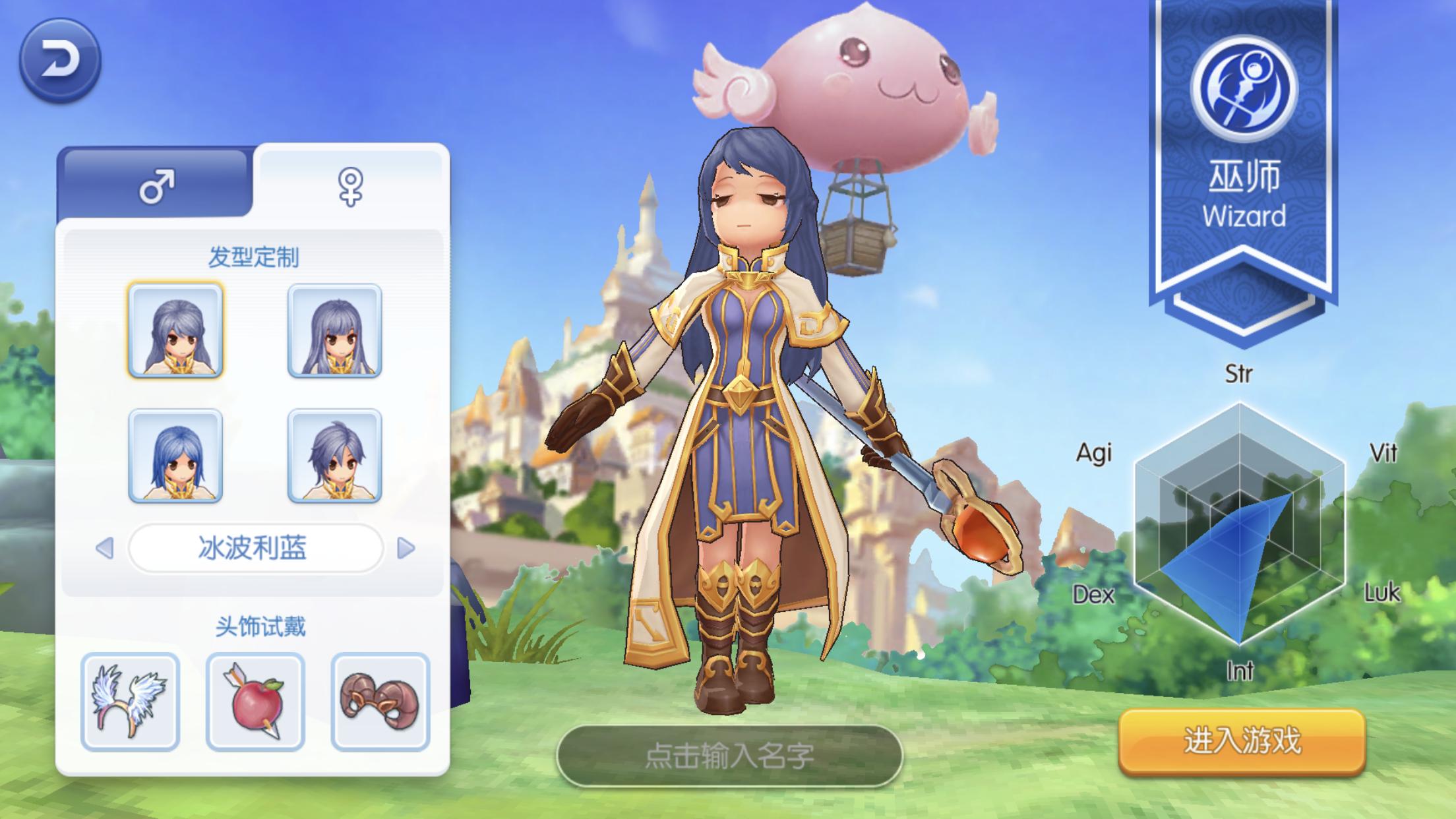This screenshot has width=1456, height=819.
Task: Try on the apple with arrow headgear
Action: pos(255,702)
